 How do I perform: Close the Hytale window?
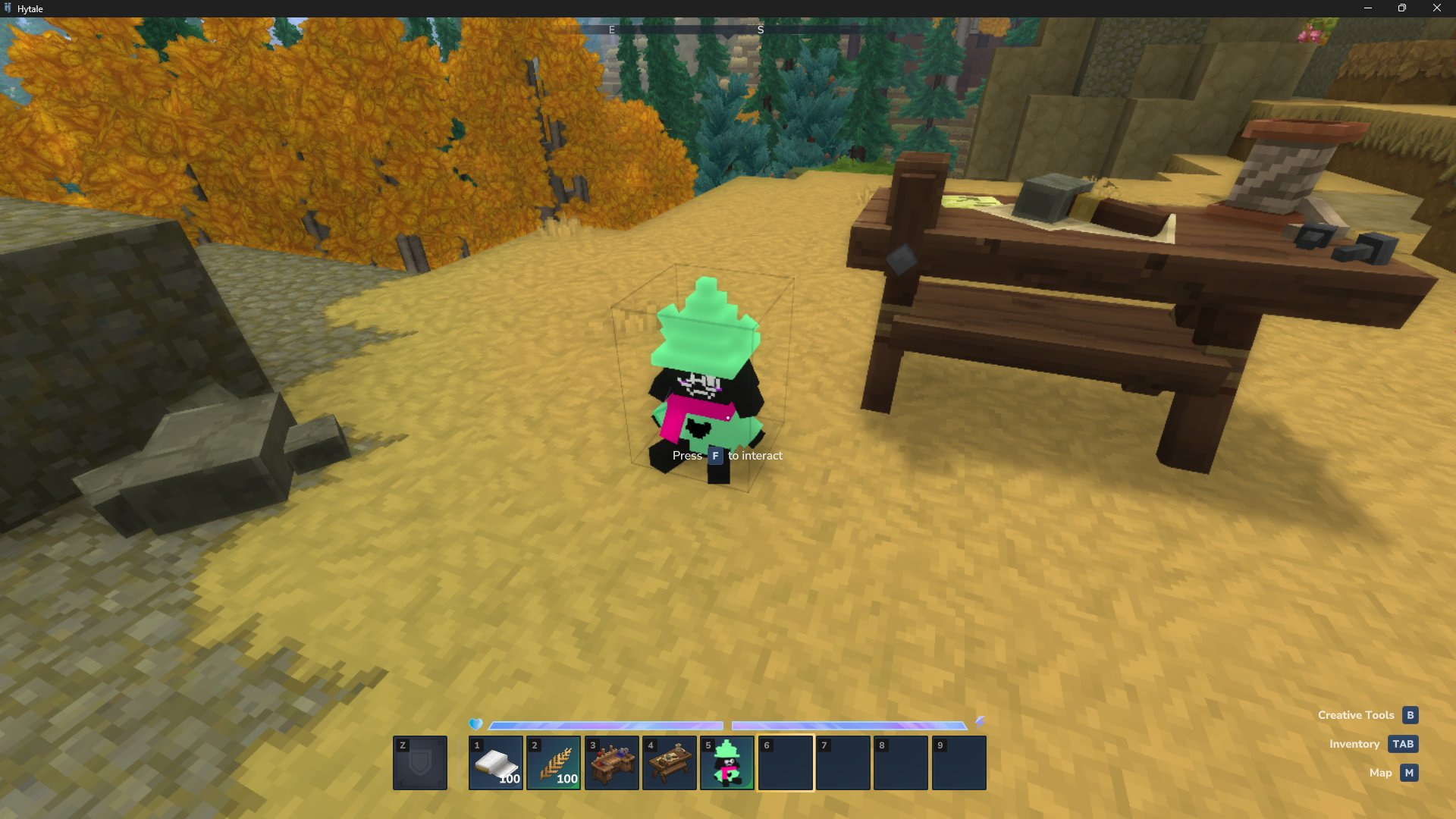(1437, 8)
